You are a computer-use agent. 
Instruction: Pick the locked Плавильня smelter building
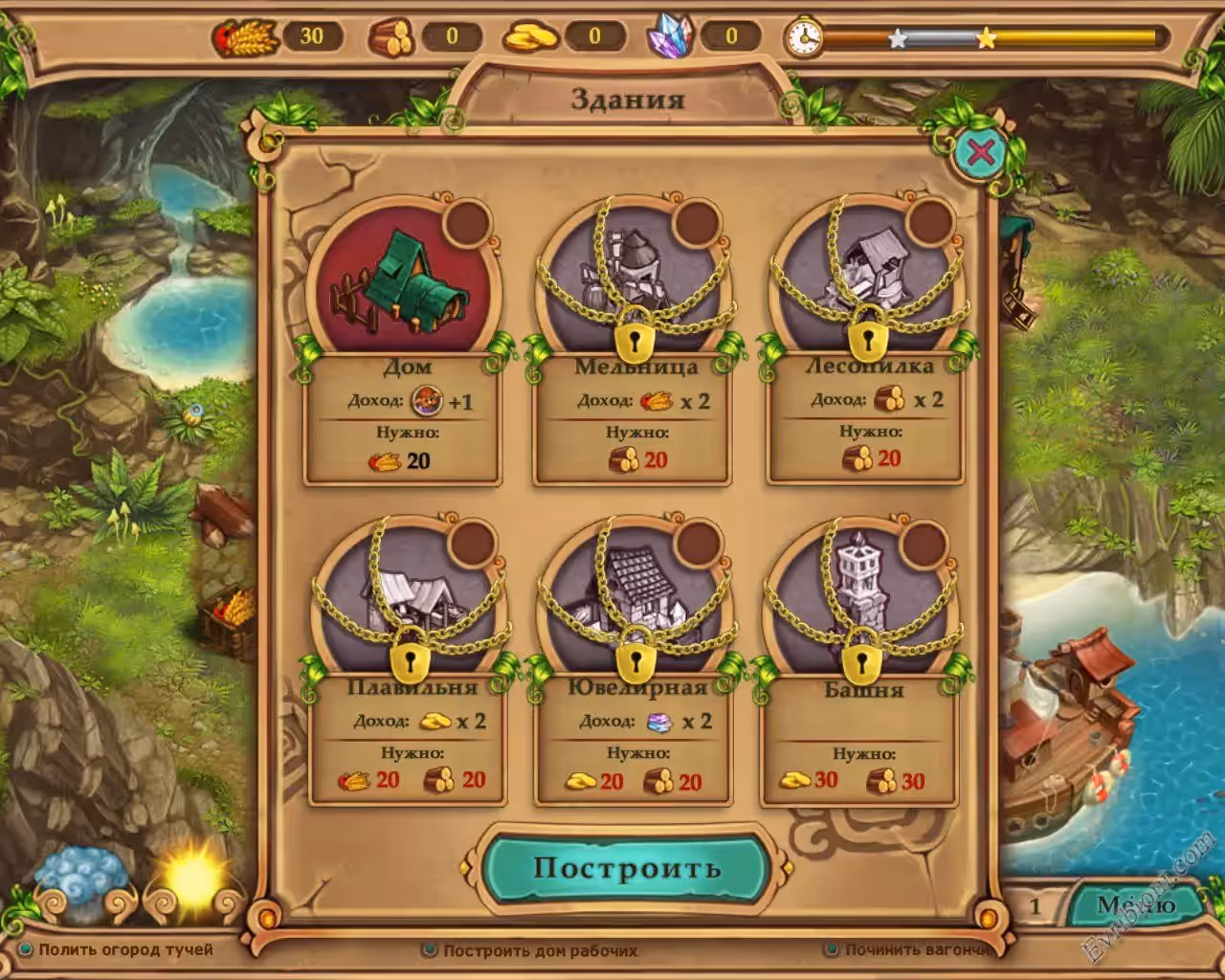409,598
